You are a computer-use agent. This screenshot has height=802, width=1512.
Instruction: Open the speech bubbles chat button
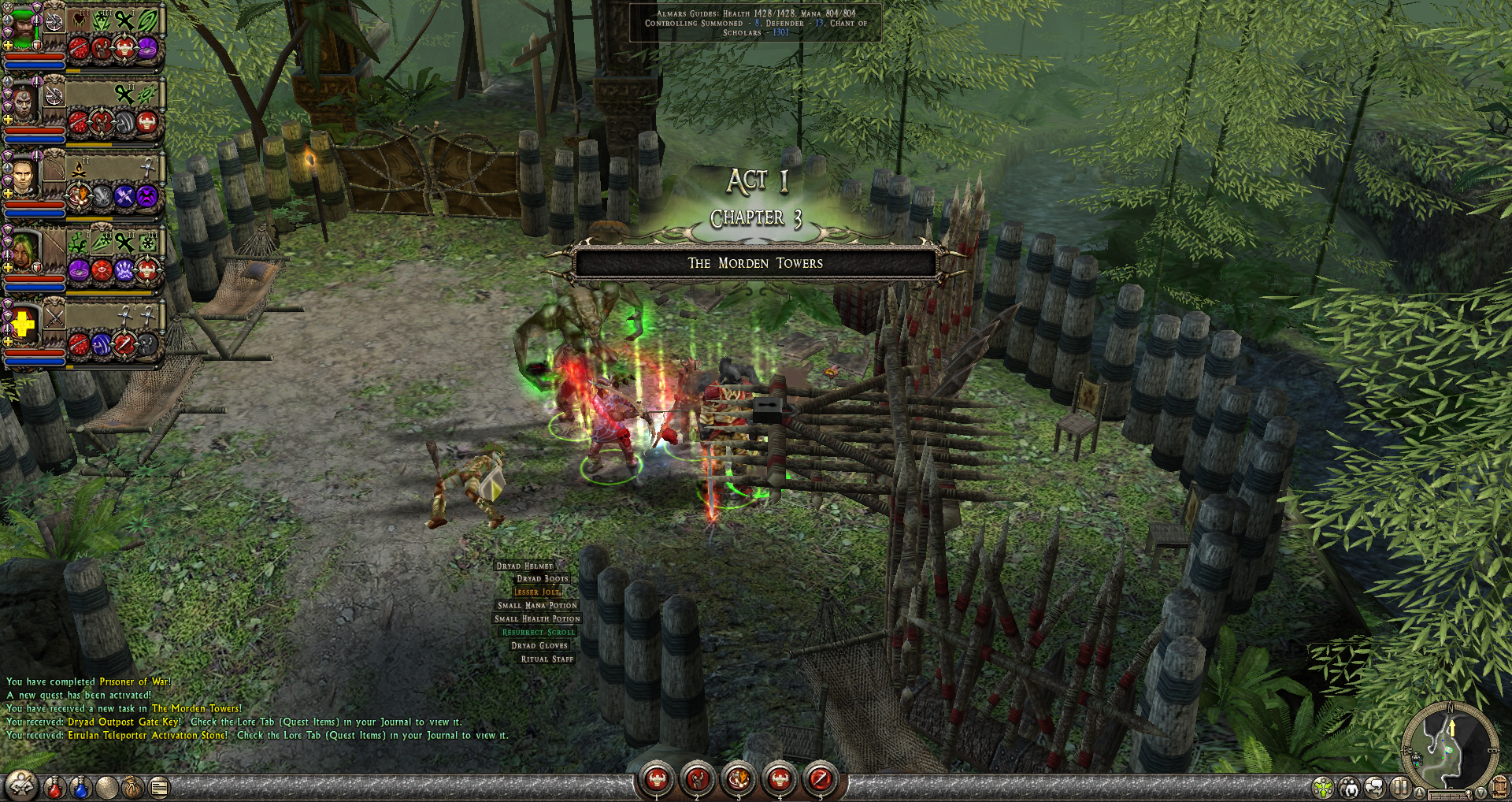(1375, 787)
